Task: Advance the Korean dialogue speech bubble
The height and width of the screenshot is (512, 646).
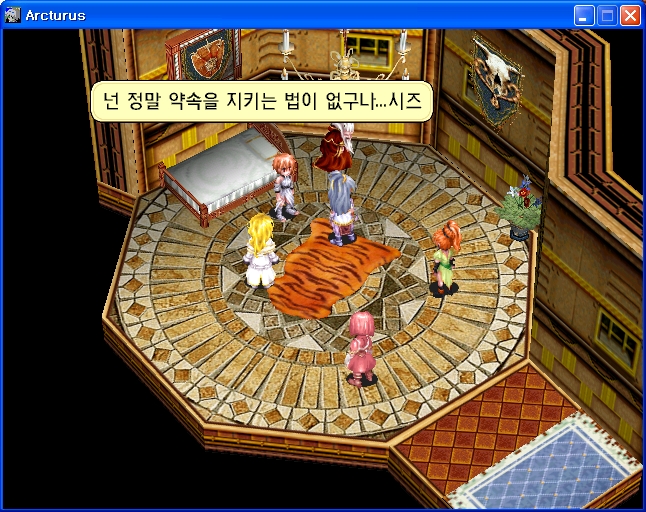Action: (x=262, y=101)
